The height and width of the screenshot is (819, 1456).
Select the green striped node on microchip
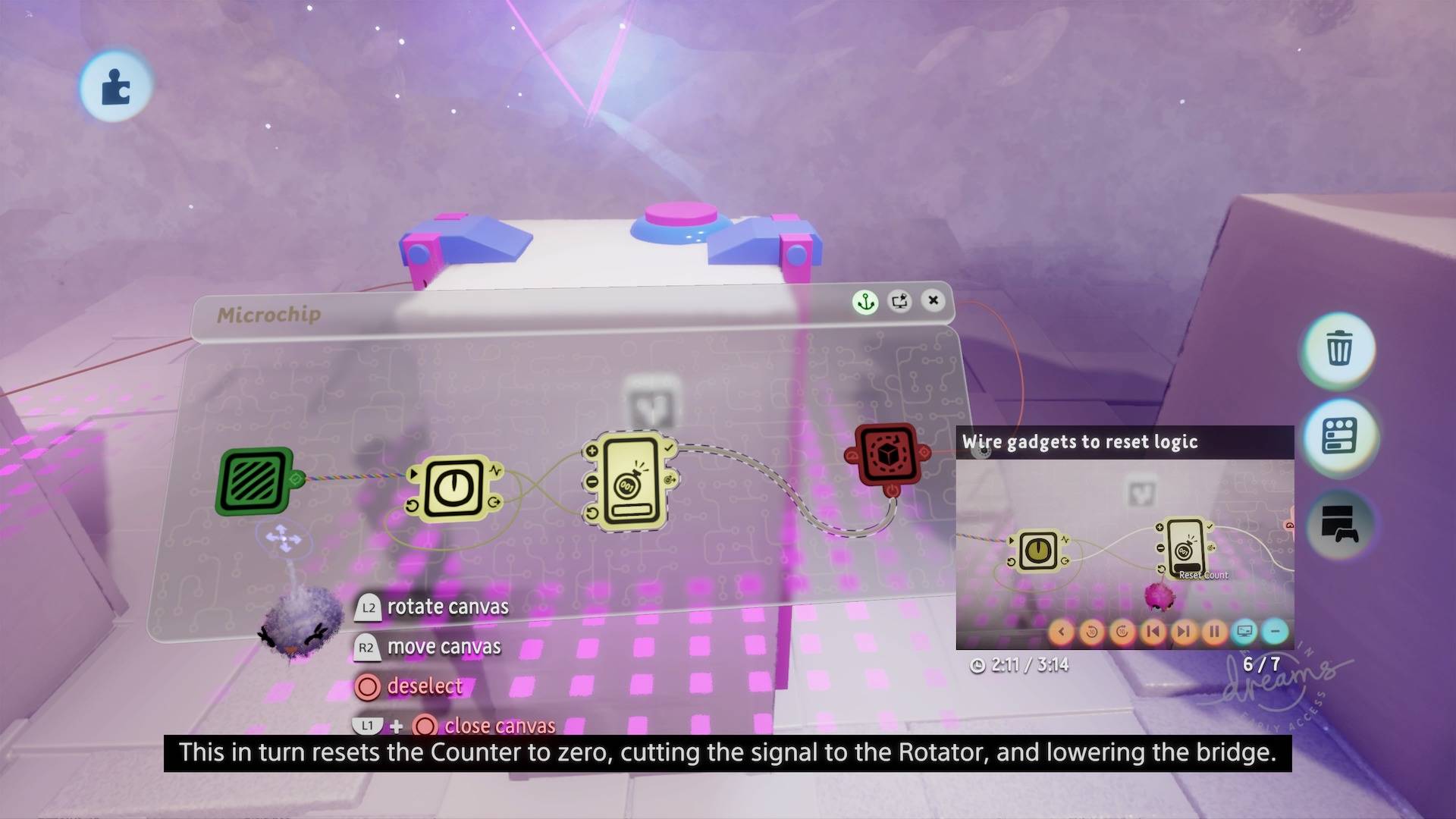pyautogui.click(x=256, y=481)
